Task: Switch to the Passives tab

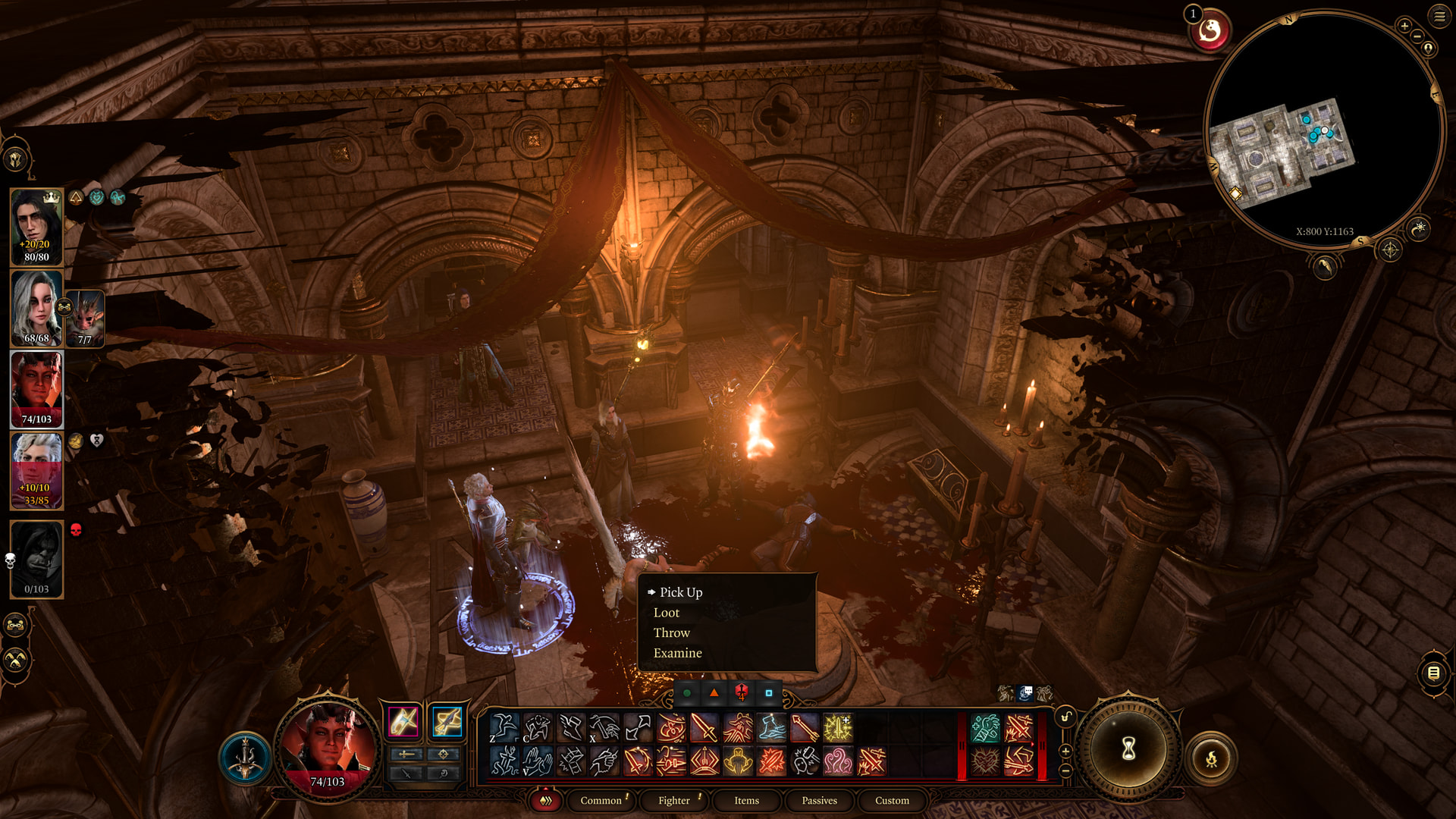Action: [x=819, y=800]
